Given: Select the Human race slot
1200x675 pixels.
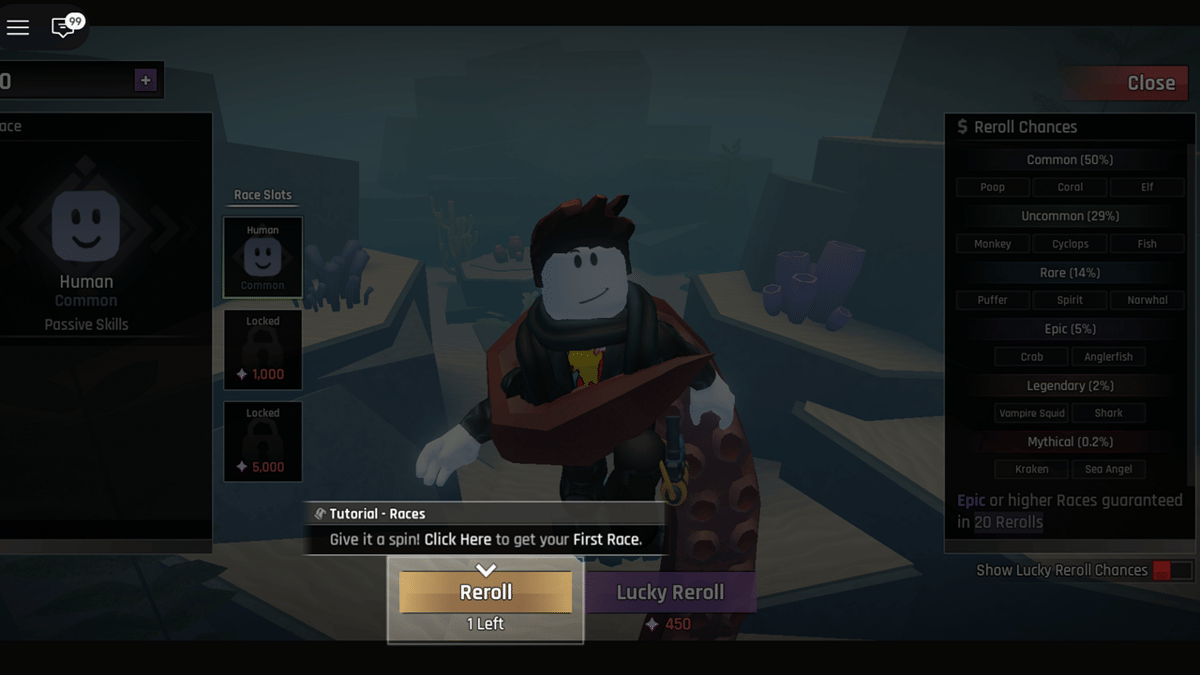Looking at the screenshot, I should pos(263,257).
